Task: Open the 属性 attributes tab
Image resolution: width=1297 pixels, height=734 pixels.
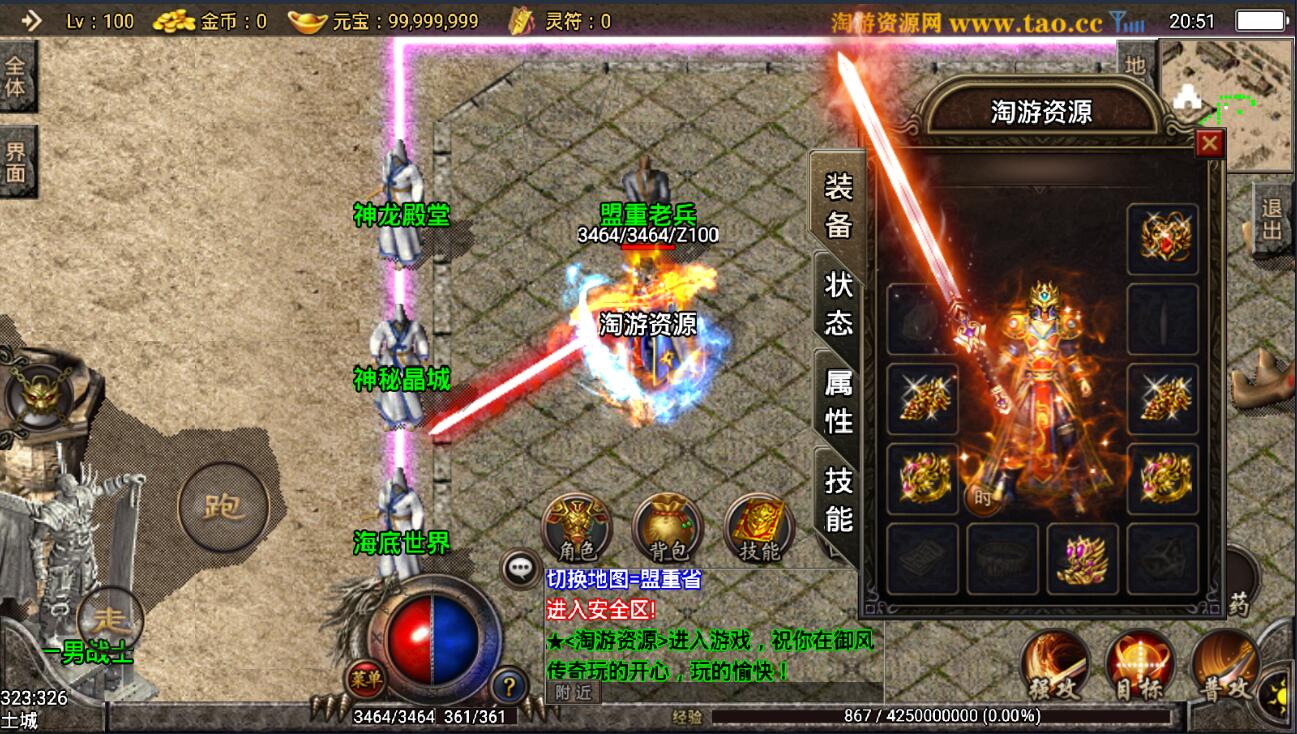Action: tap(838, 400)
